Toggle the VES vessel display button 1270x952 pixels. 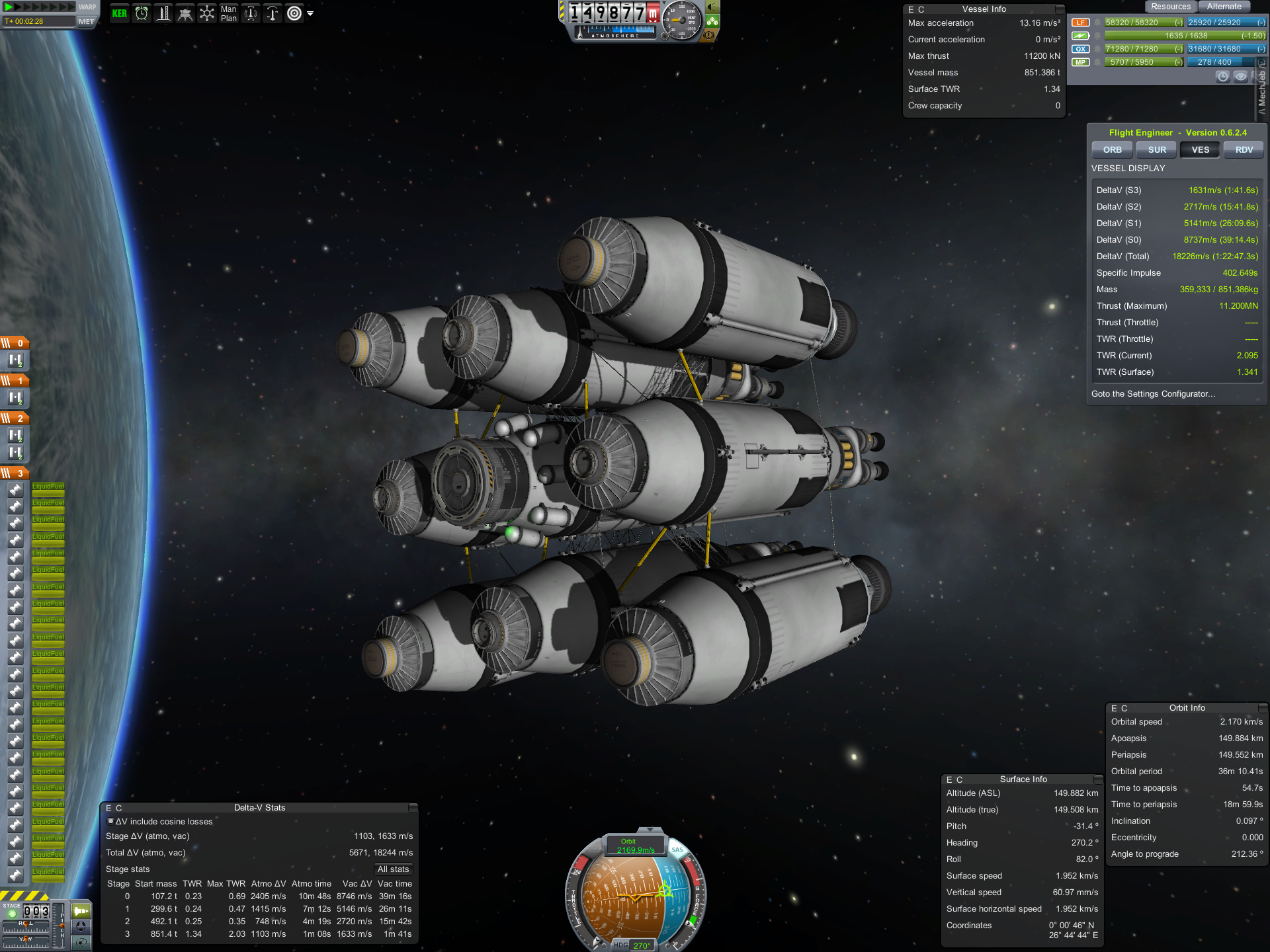[1201, 150]
